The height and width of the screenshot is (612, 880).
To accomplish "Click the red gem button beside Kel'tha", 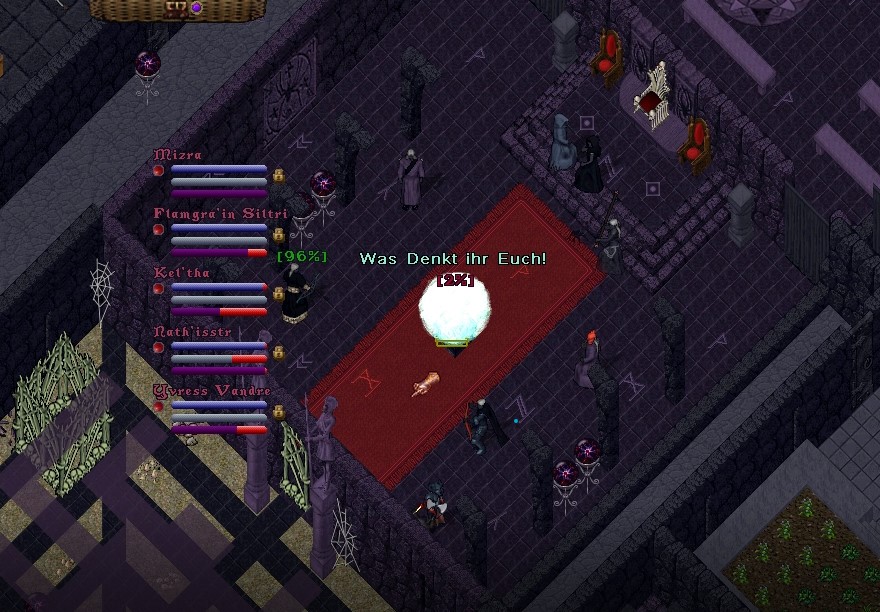I will [x=158, y=288].
